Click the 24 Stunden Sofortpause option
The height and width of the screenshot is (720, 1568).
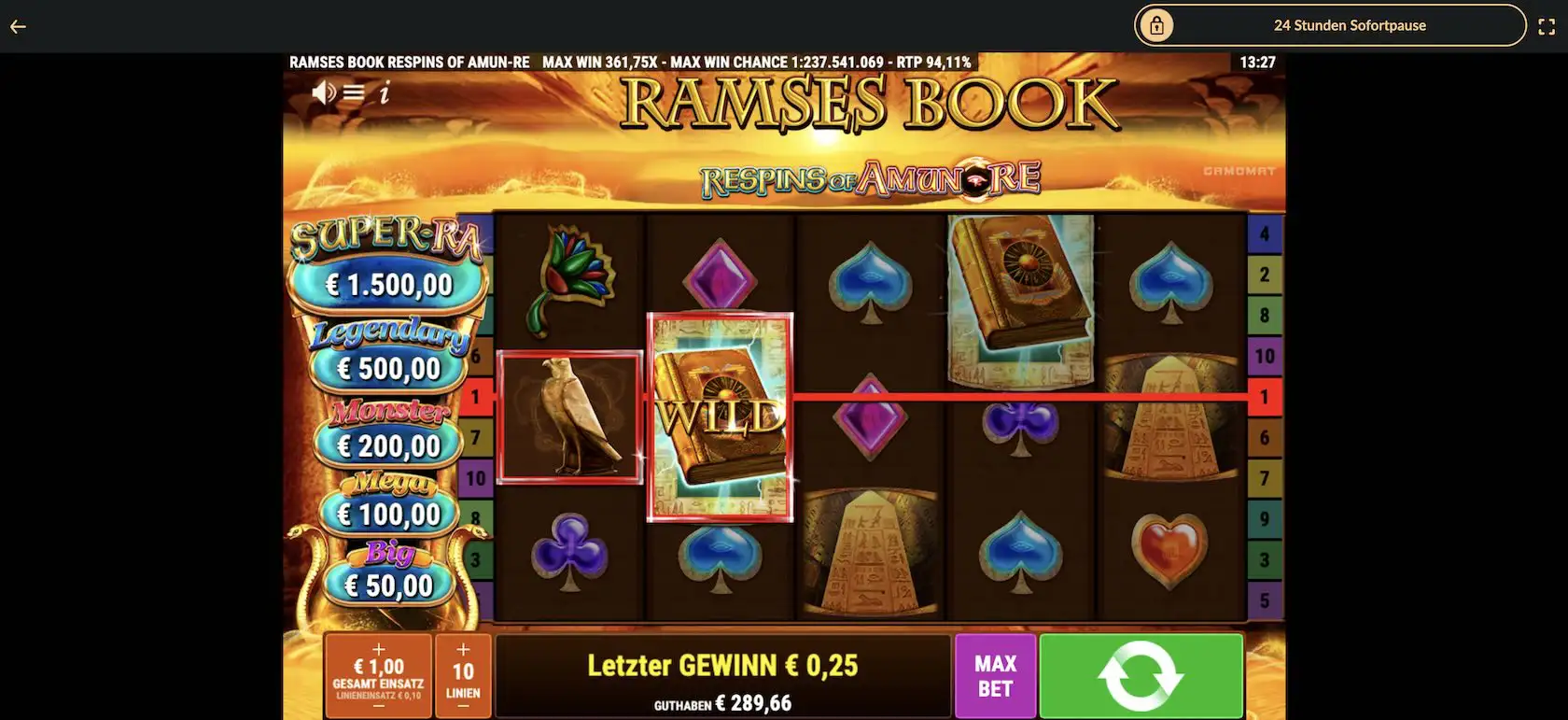[x=1351, y=25]
